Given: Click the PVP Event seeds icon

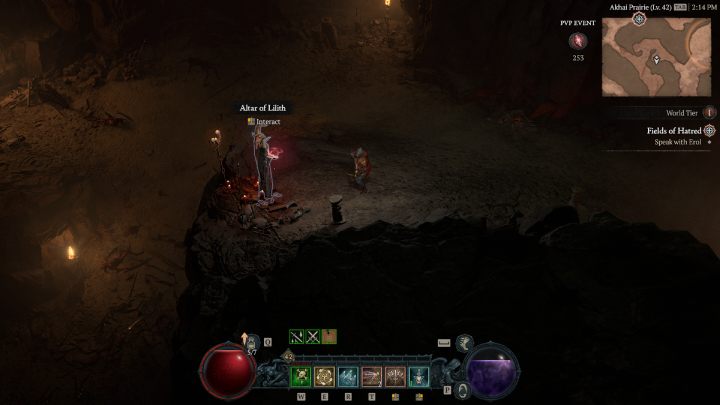Looking at the screenshot, I should pyautogui.click(x=578, y=41).
